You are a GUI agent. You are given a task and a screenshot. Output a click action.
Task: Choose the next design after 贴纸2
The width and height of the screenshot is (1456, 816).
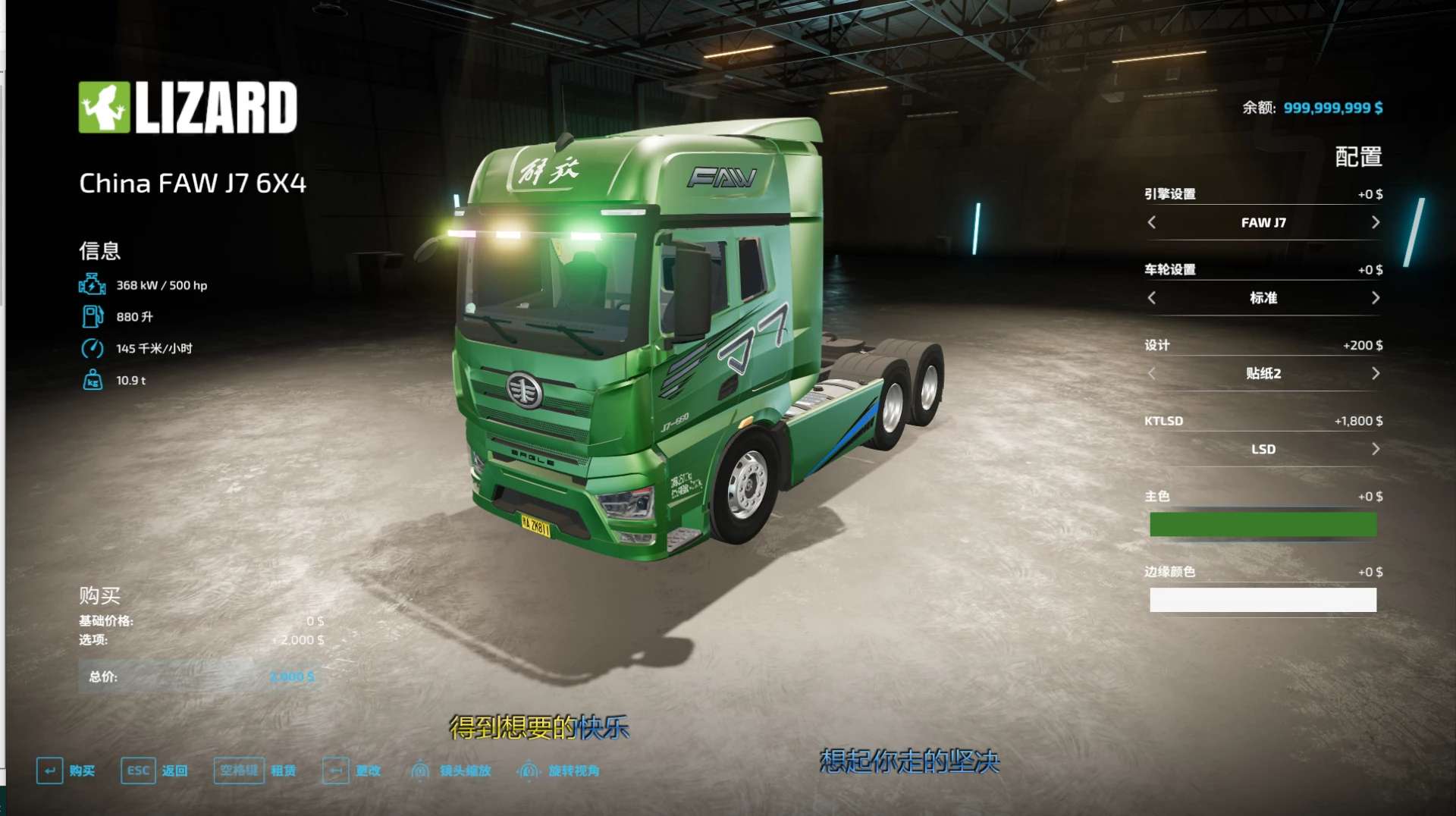[1375, 373]
